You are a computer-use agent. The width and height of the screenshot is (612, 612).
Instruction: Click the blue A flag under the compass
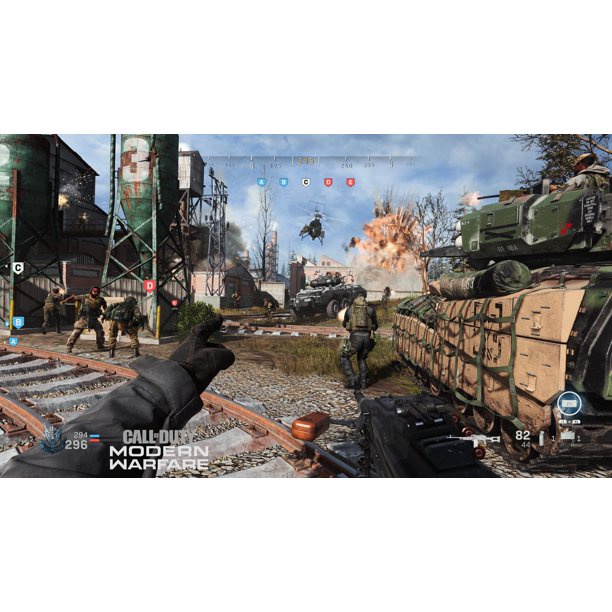[262, 183]
